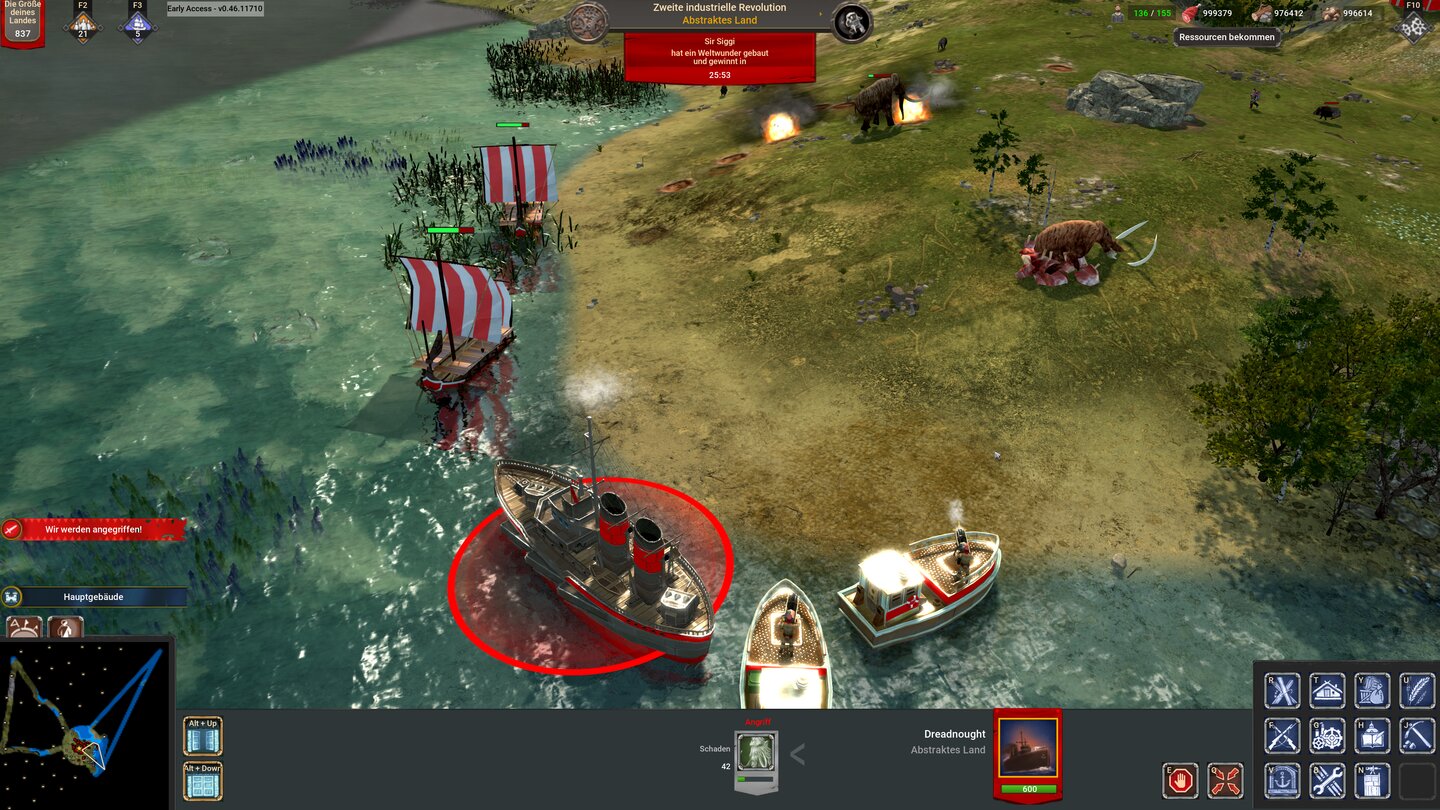
Task: Open the gears technology command icon
Action: (1327, 737)
